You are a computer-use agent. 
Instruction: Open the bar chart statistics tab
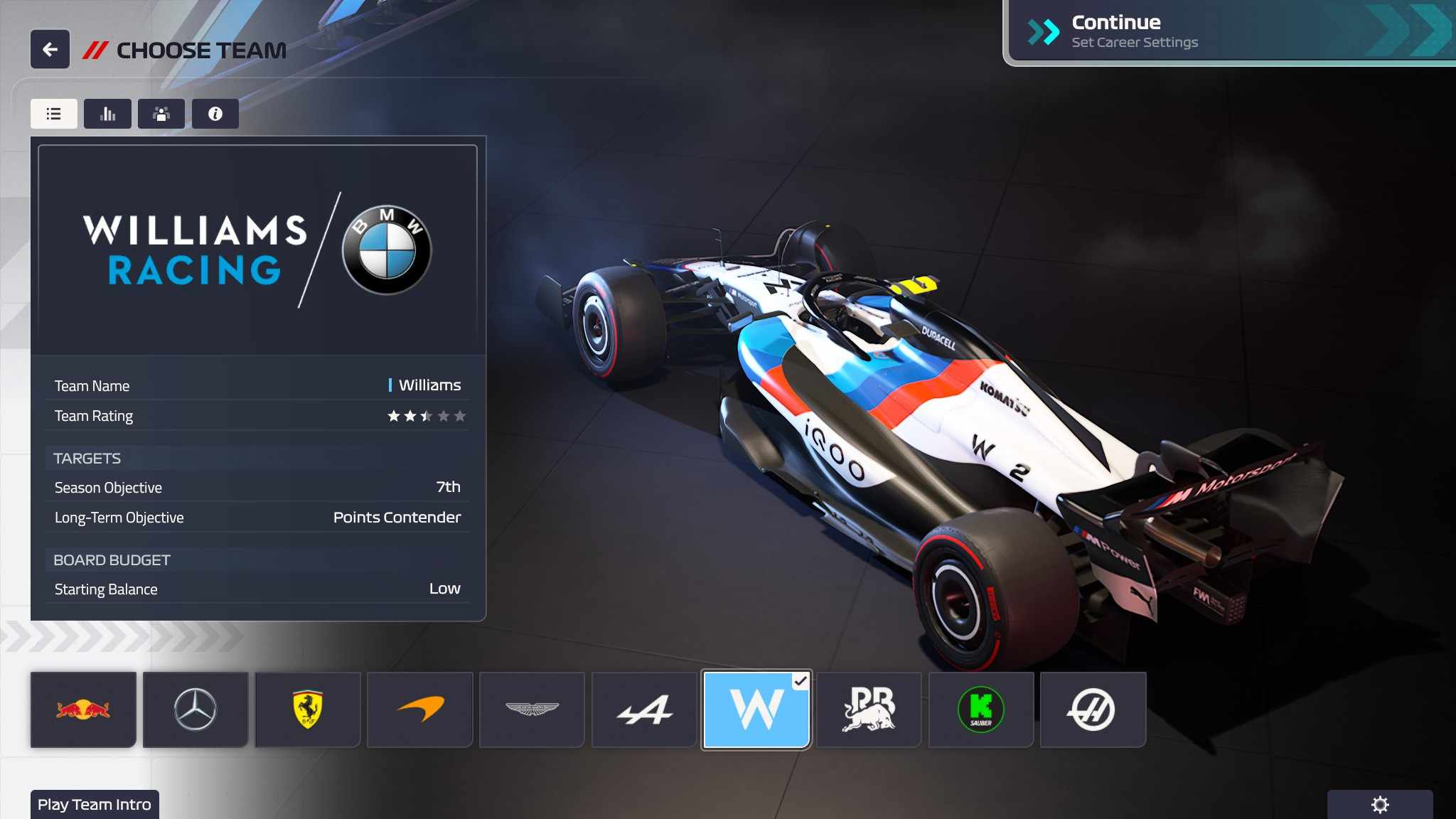pyautogui.click(x=107, y=114)
